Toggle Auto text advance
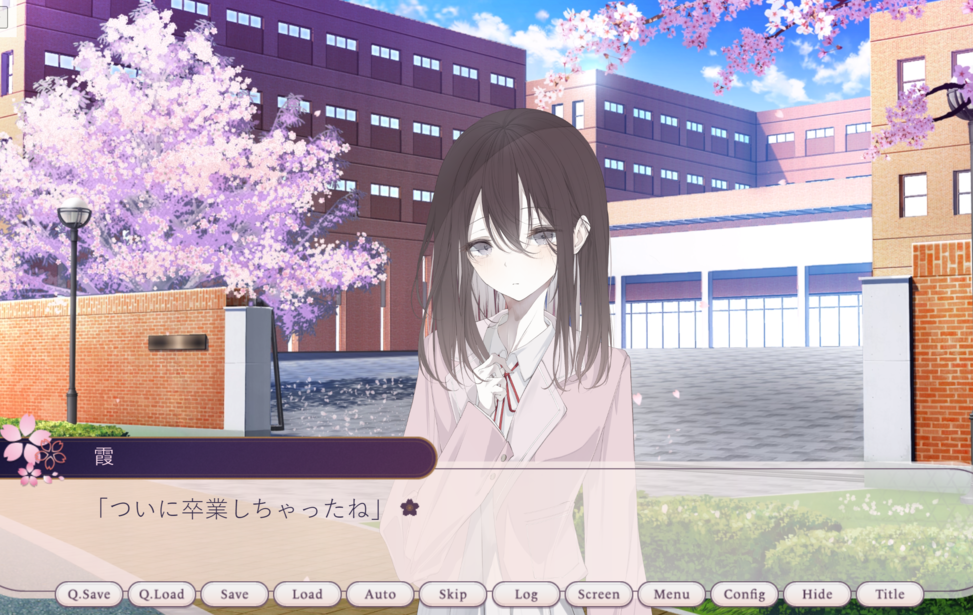973x615 pixels. coord(380,594)
